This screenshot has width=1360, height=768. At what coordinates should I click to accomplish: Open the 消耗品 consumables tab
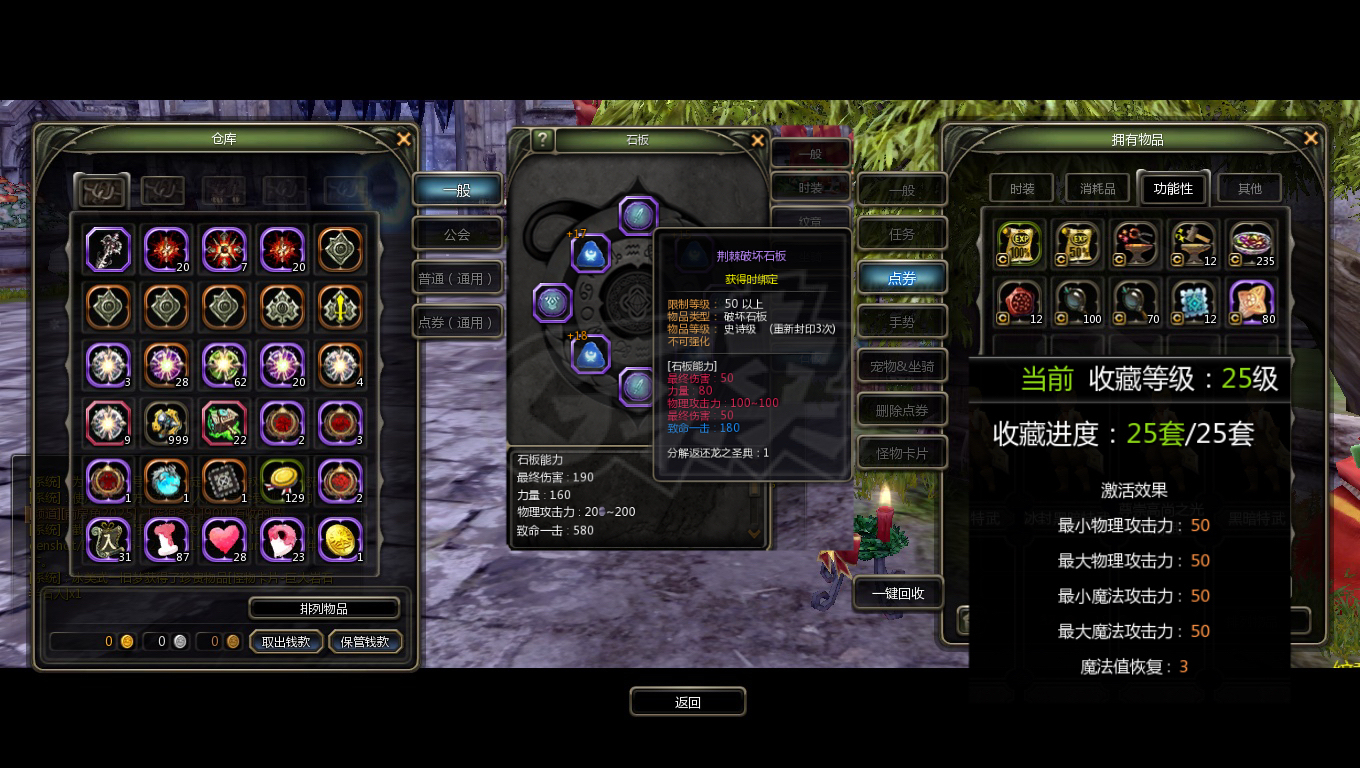click(1097, 188)
